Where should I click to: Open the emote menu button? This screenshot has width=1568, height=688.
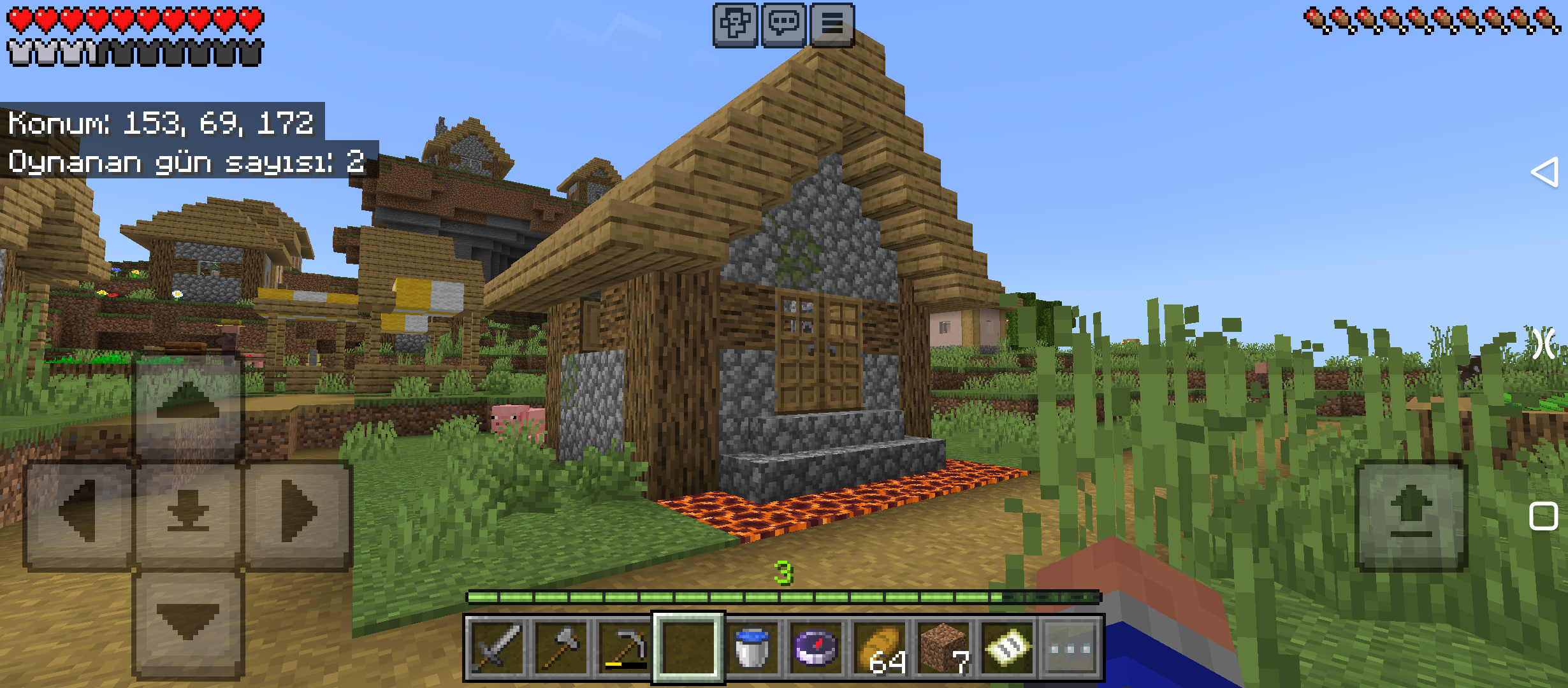pos(735,25)
